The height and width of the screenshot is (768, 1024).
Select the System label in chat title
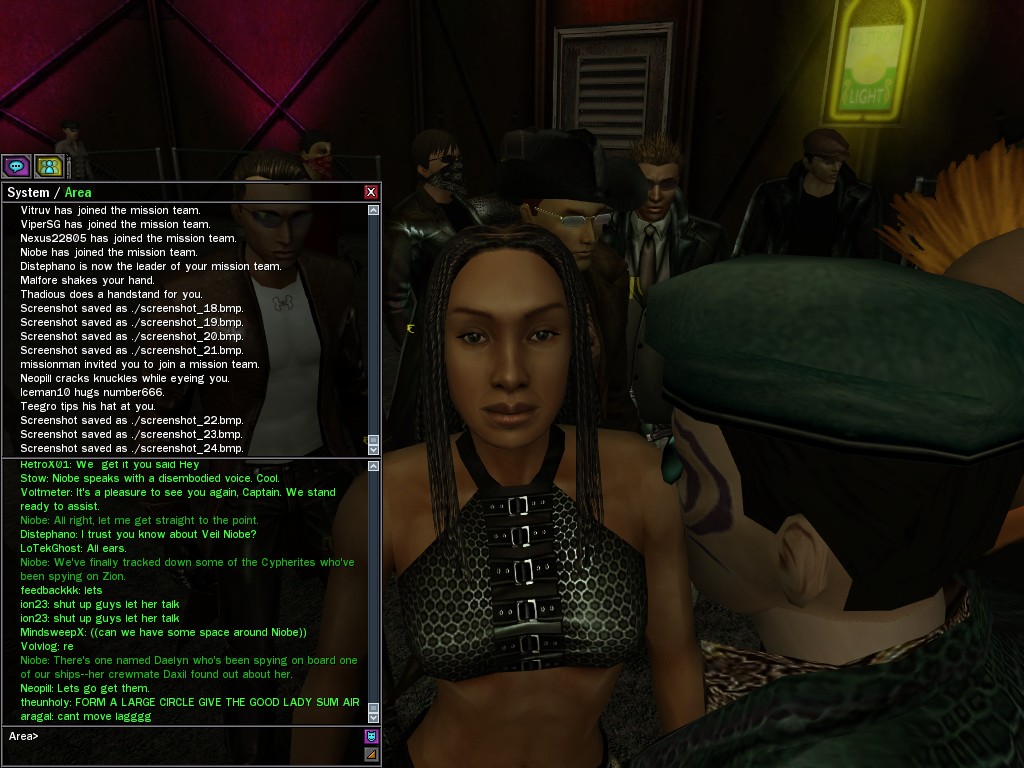(28, 192)
